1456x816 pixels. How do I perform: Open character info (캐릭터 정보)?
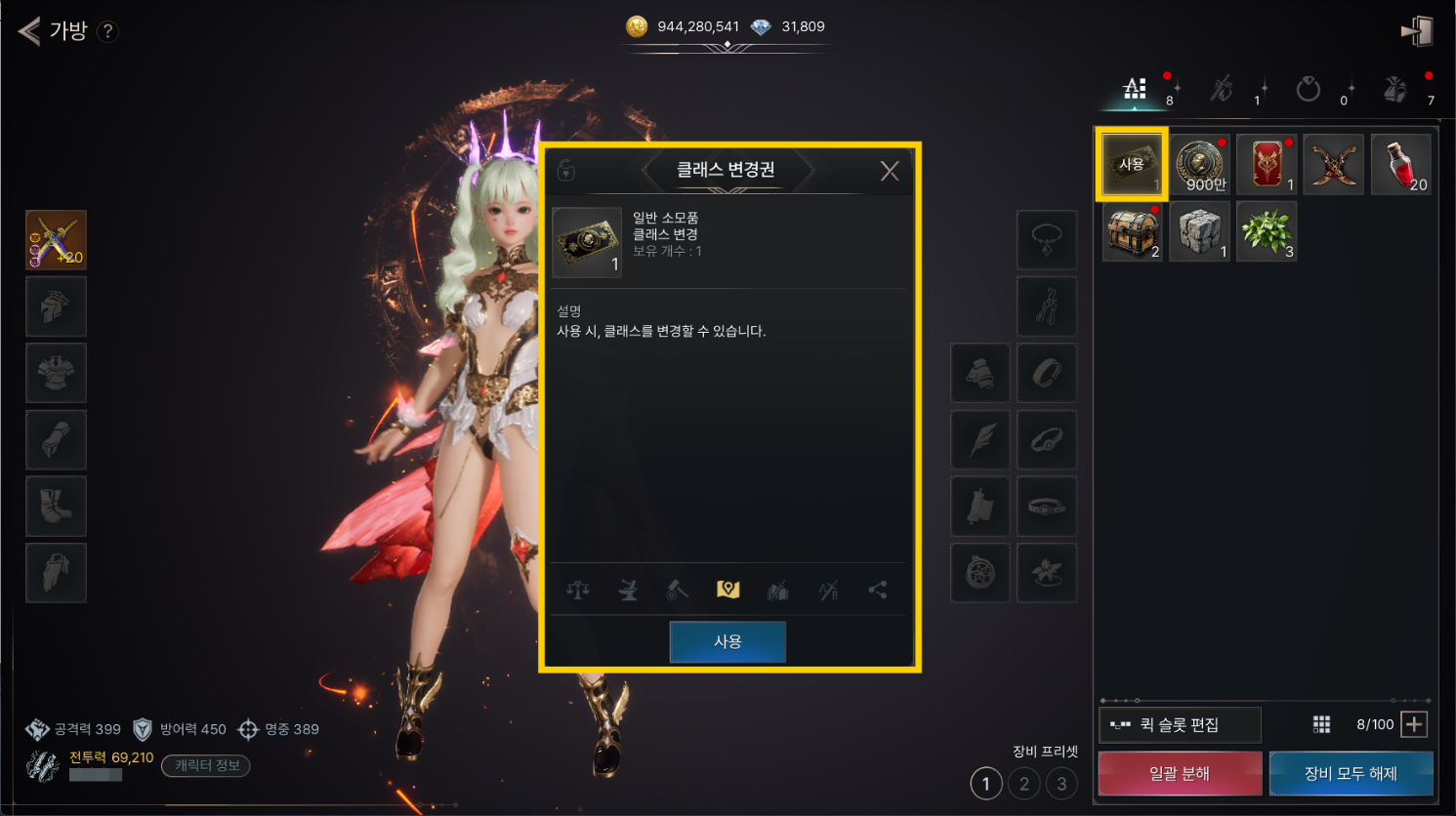click(x=206, y=766)
